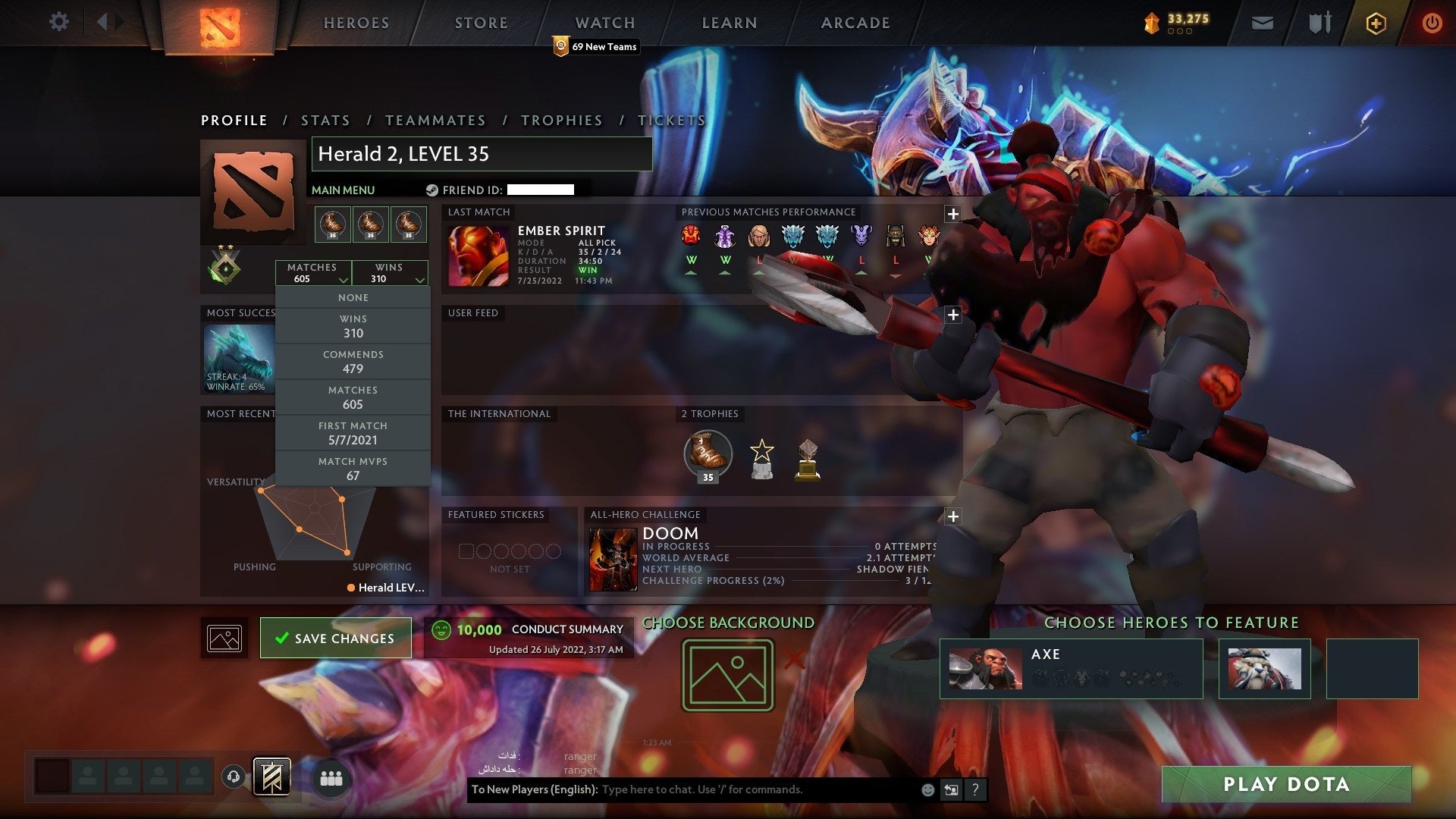The image size is (1456, 819).
Task: Select COMMENDS from the stat dropdown
Action: point(353,362)
